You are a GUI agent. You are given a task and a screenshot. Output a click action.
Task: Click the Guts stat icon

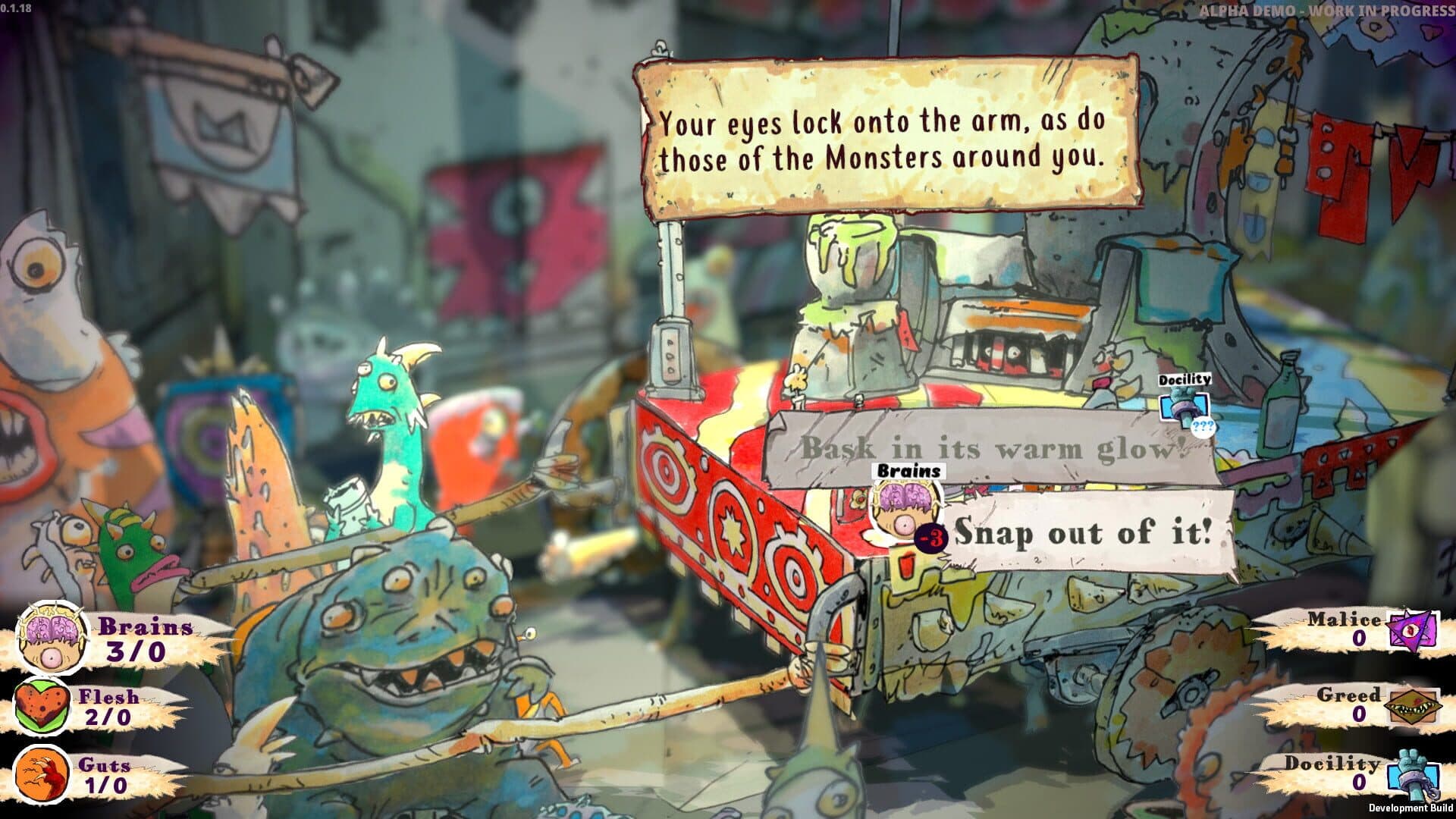[42, 773]
